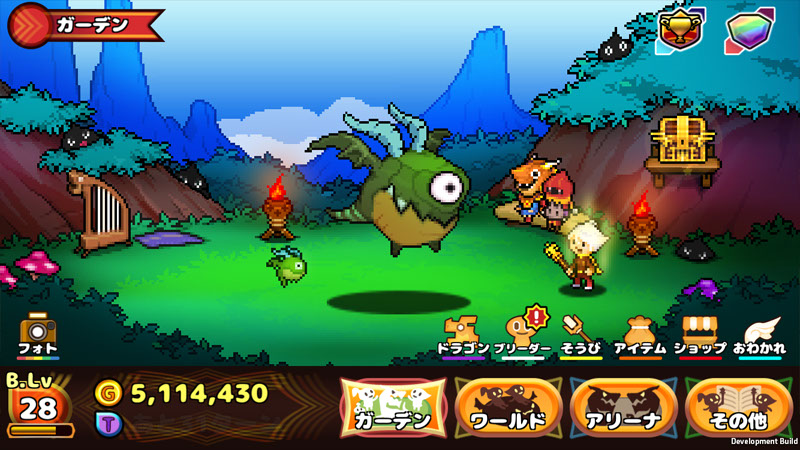The height and width of the screenshot is (450, 800).
Task: Switch to the ガーデン garden tab
Action: pos(392,410)
